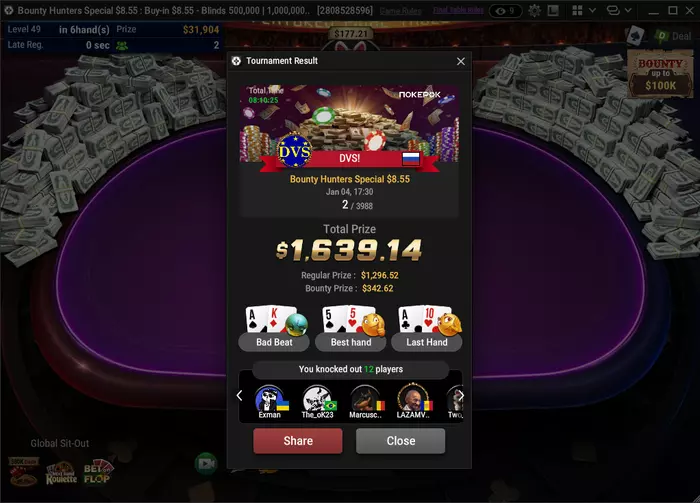Launch the Roulette side game
Screen dimensions: 700x503
(x=60, y=473)
